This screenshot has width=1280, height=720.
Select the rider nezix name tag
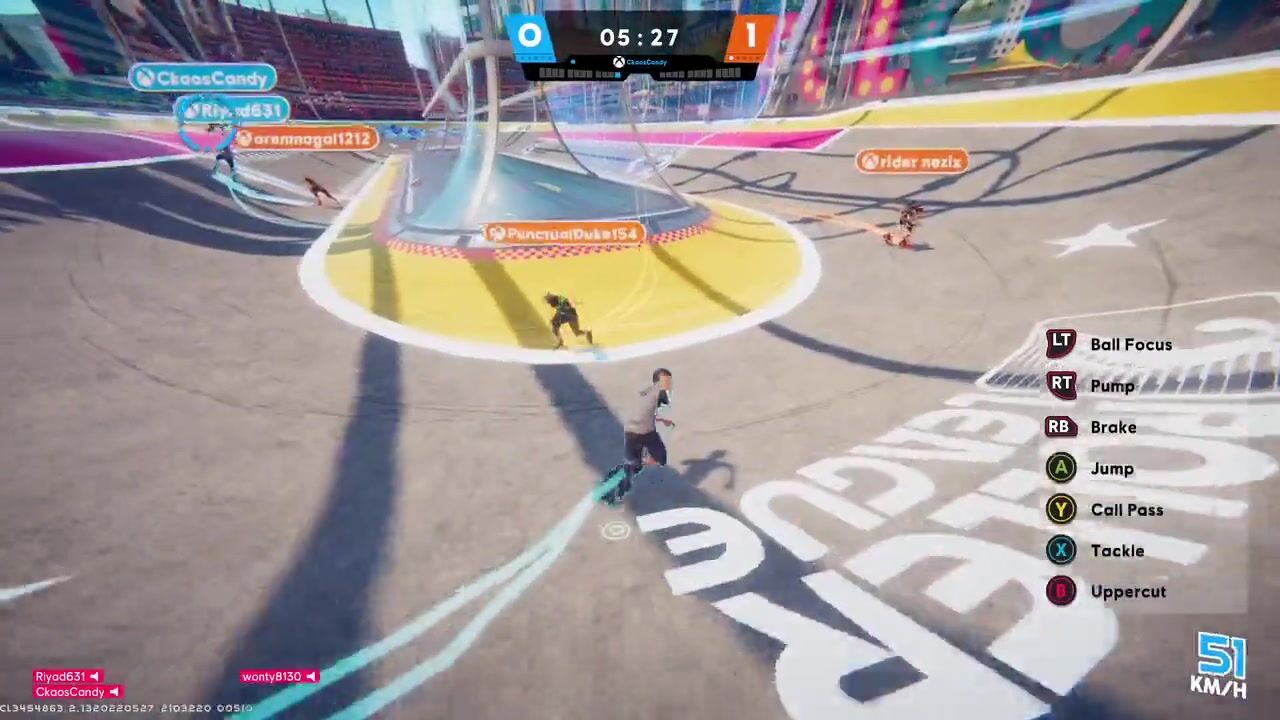click(x=912, y=161)
